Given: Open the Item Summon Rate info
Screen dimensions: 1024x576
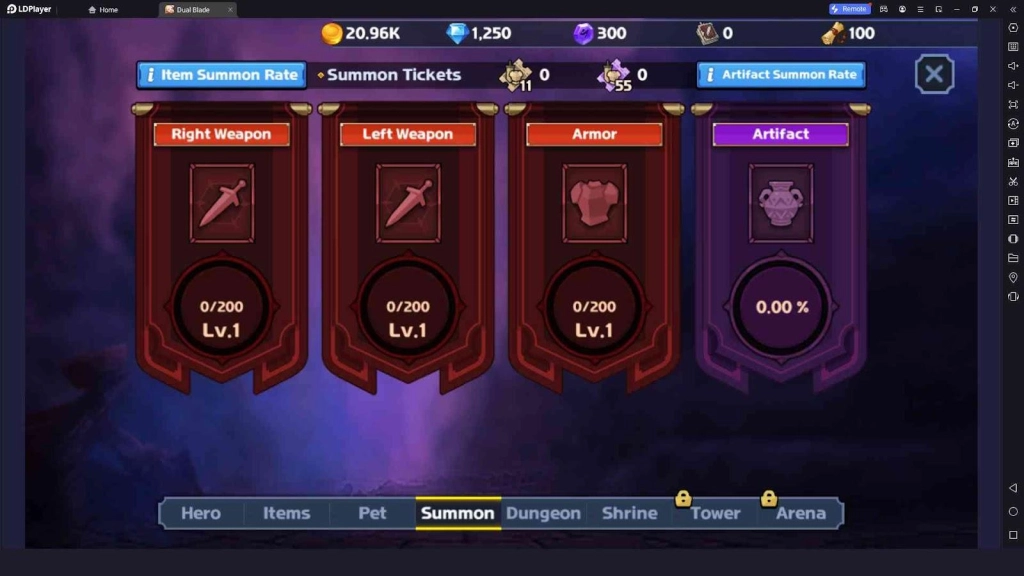Looking at the screenshot, I should [x=221, y=75].
